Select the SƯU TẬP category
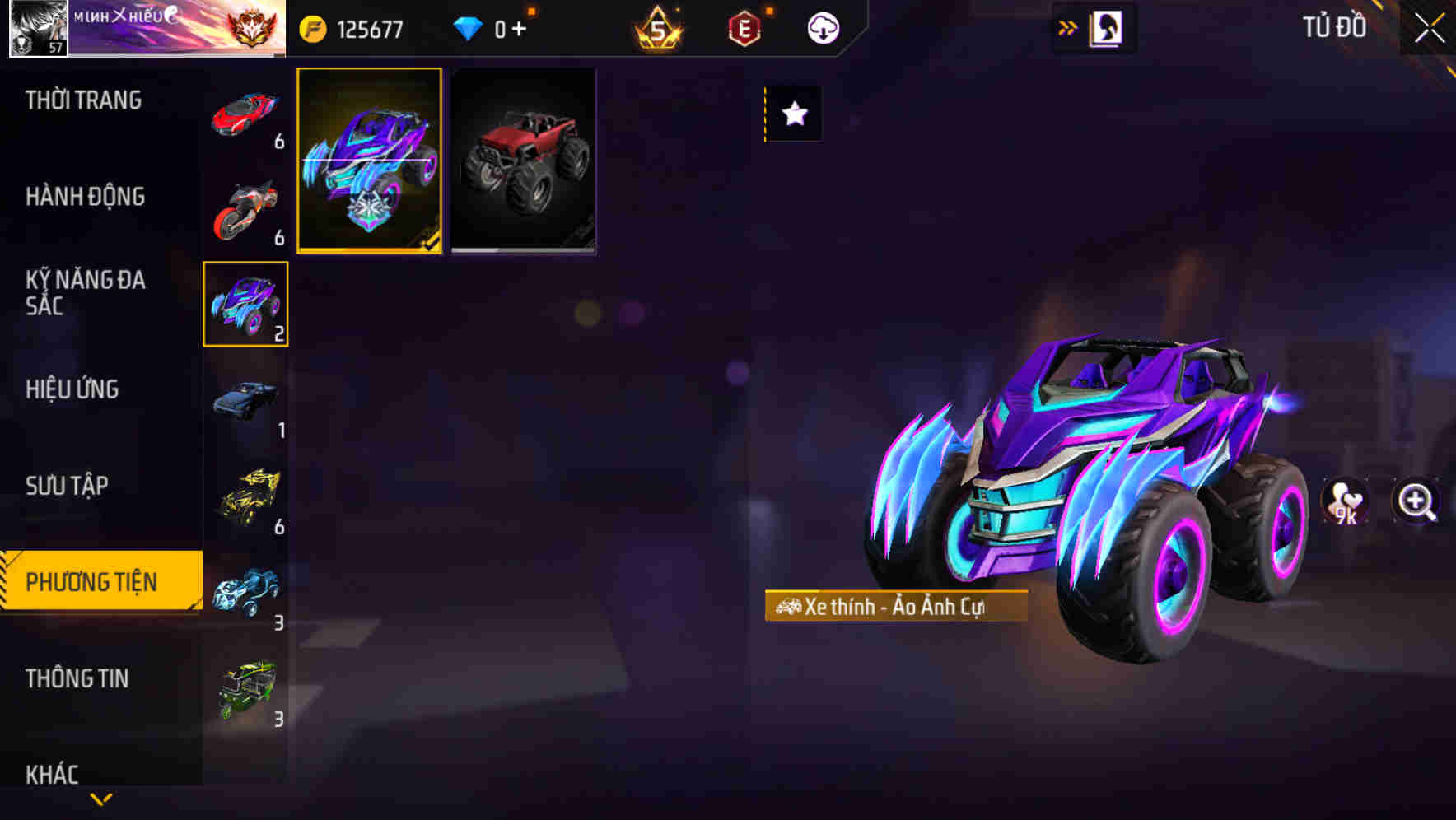1456x820 pixels. (x=68, y=486)
